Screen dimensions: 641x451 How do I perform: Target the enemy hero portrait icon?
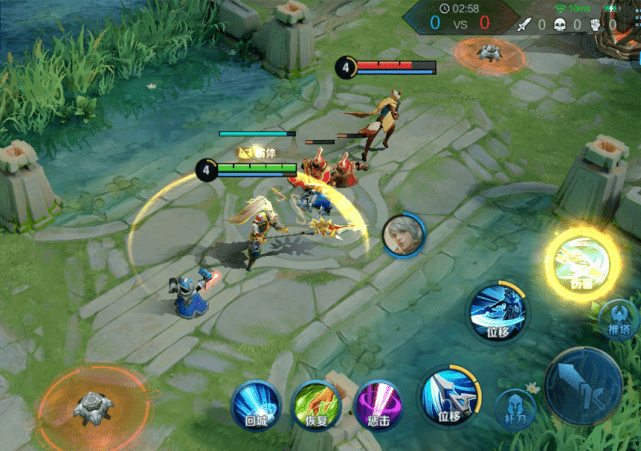click(402, 235)
